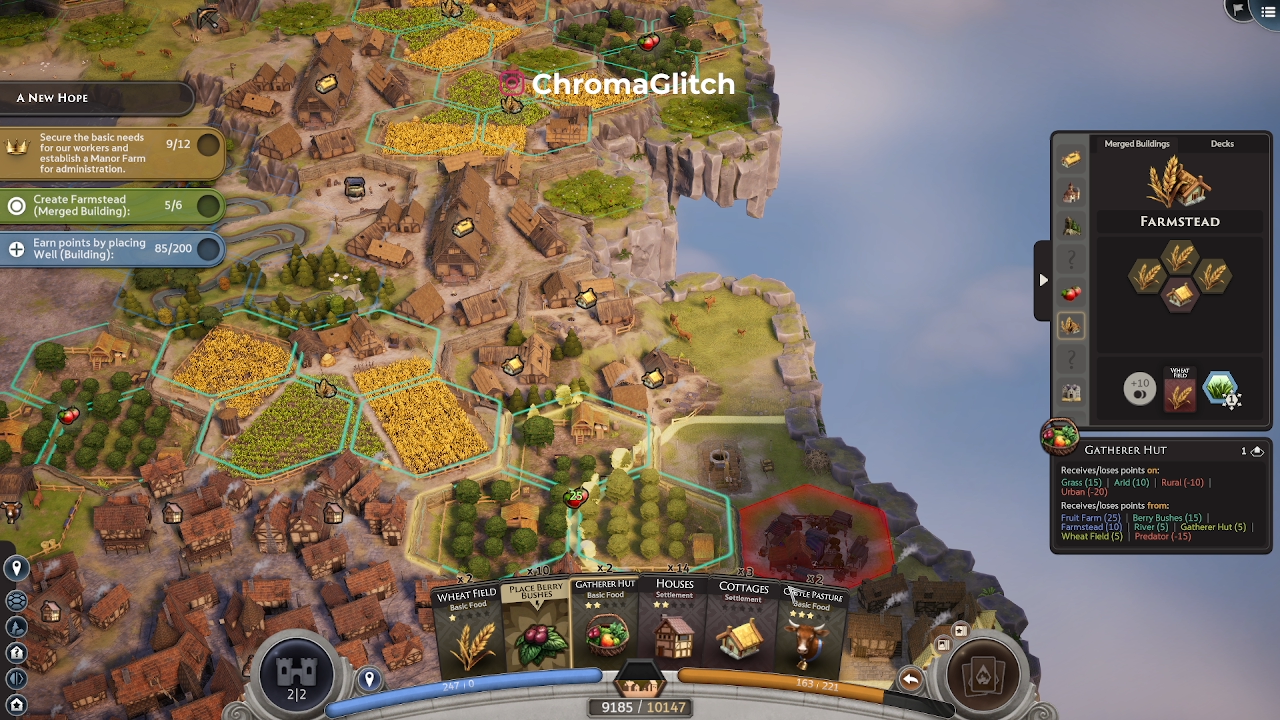The height and width of the screenshot is (720, 1280).
Task: Expand the A New Hope mission header
Action: (x=95, y=98)
